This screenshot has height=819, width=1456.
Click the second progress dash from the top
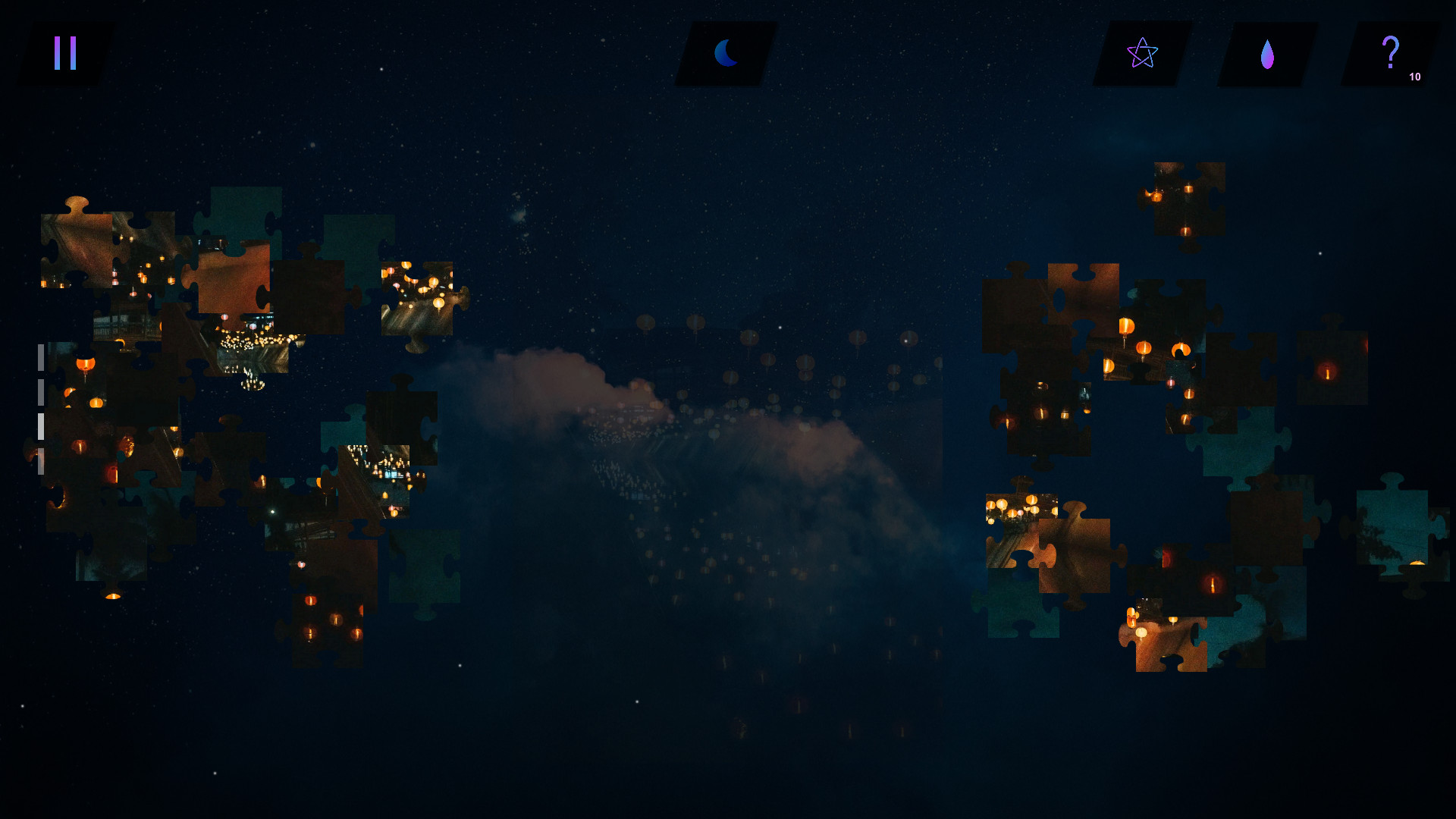pos(40,391)
